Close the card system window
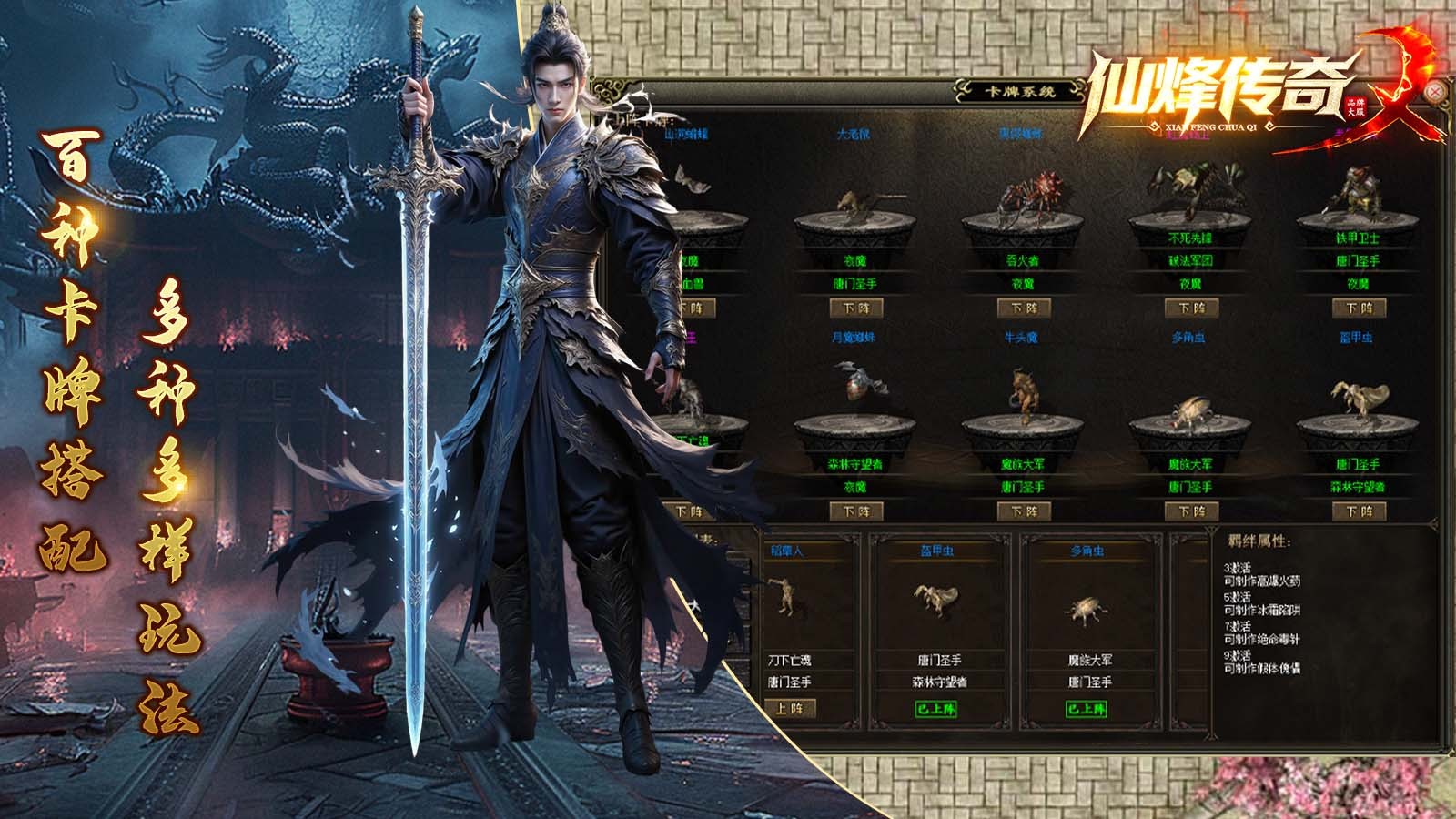Image resolution: width=1456 pixels, height=819 pixels. tap(1435, 92)
